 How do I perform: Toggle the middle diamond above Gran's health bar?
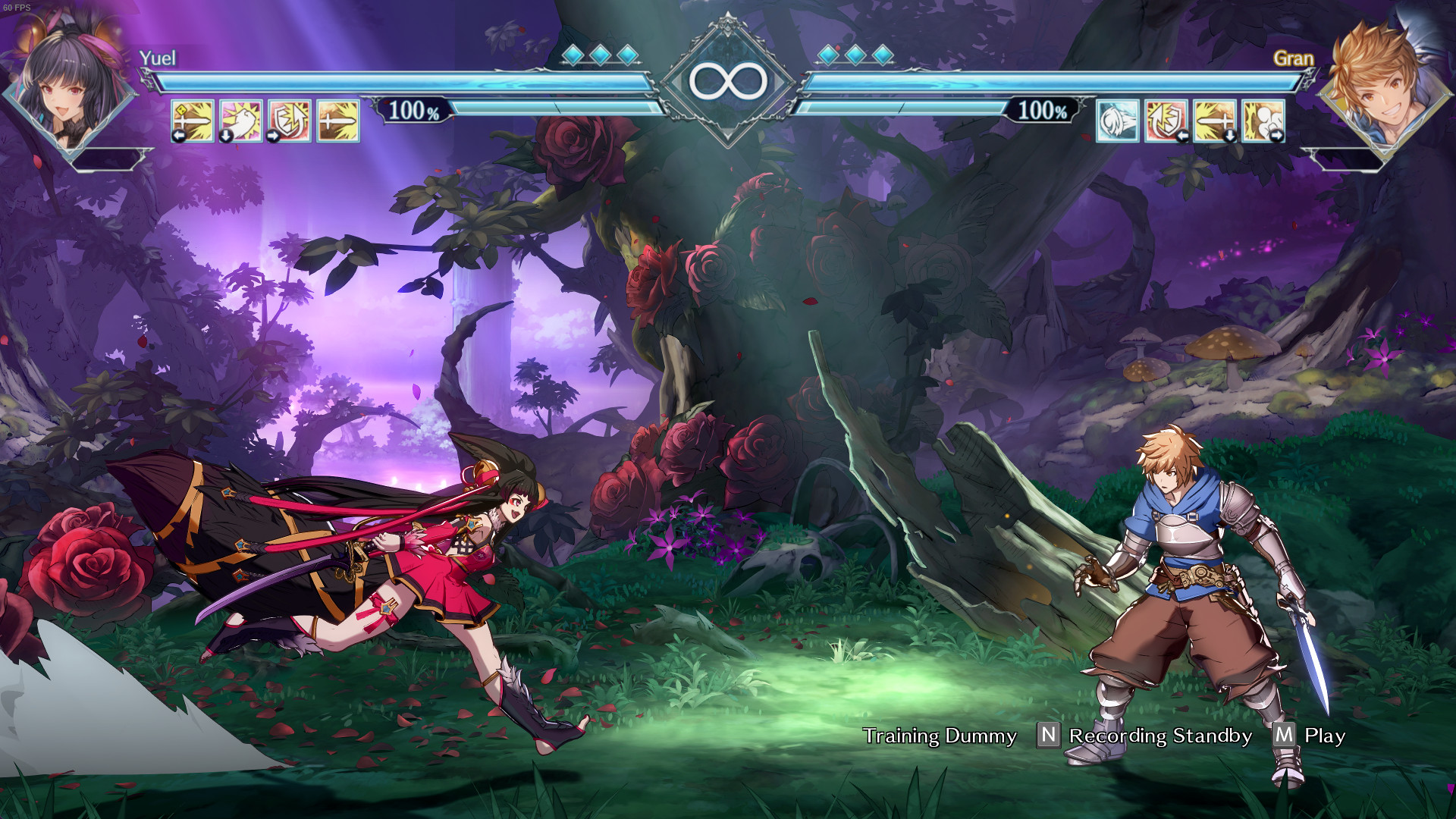pos(854,55)
